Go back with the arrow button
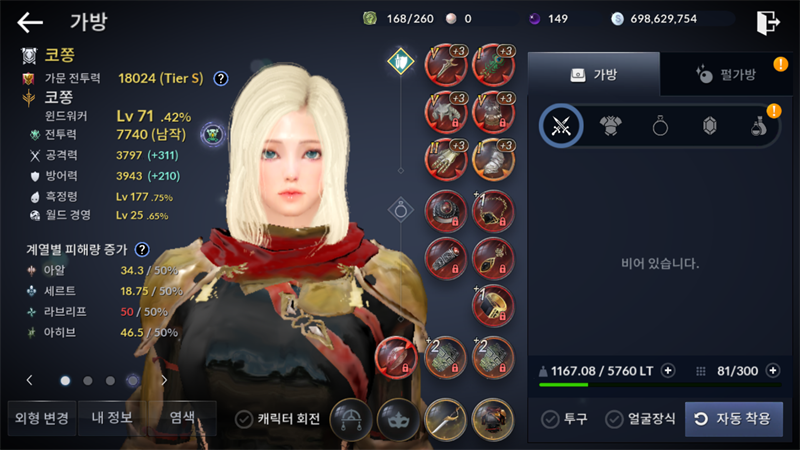 (30, 22)
